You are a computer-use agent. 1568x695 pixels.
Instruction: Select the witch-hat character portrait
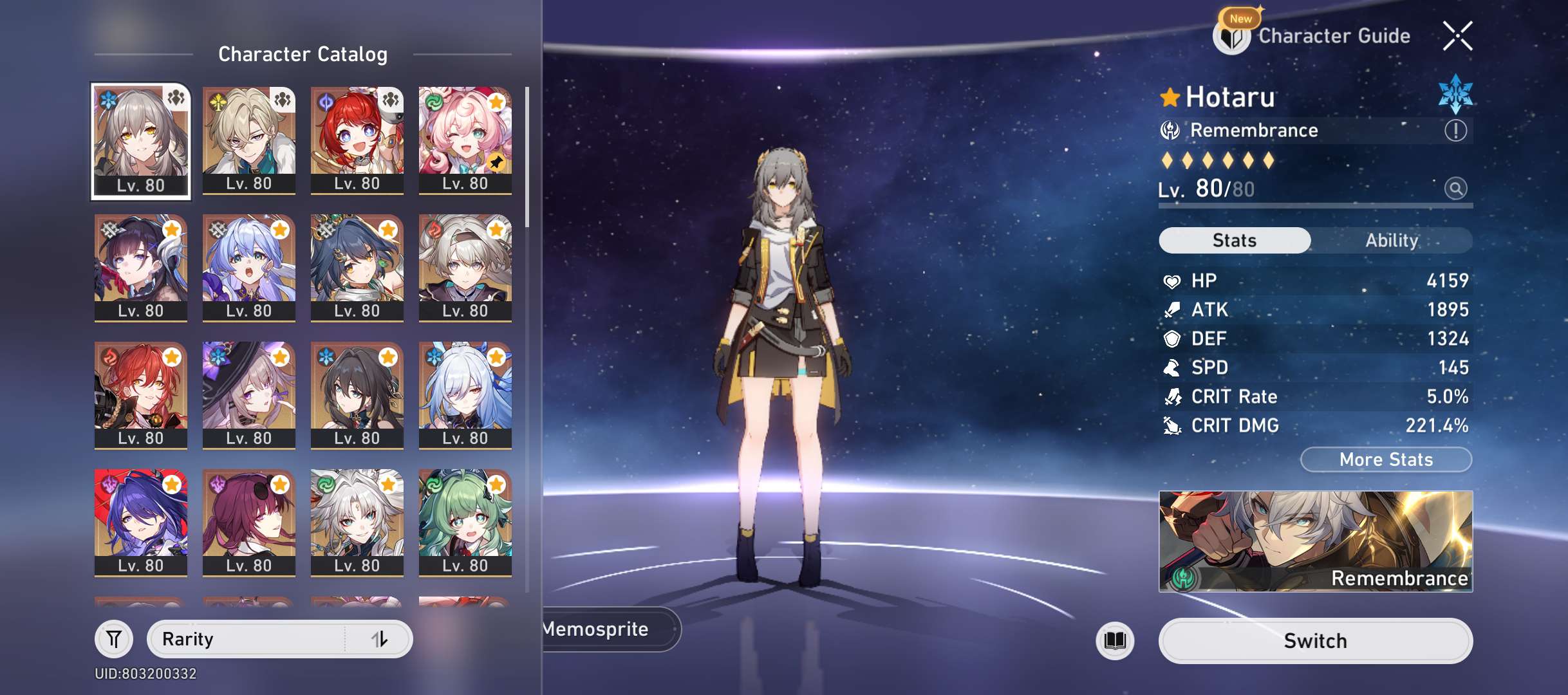coord(249,394)
